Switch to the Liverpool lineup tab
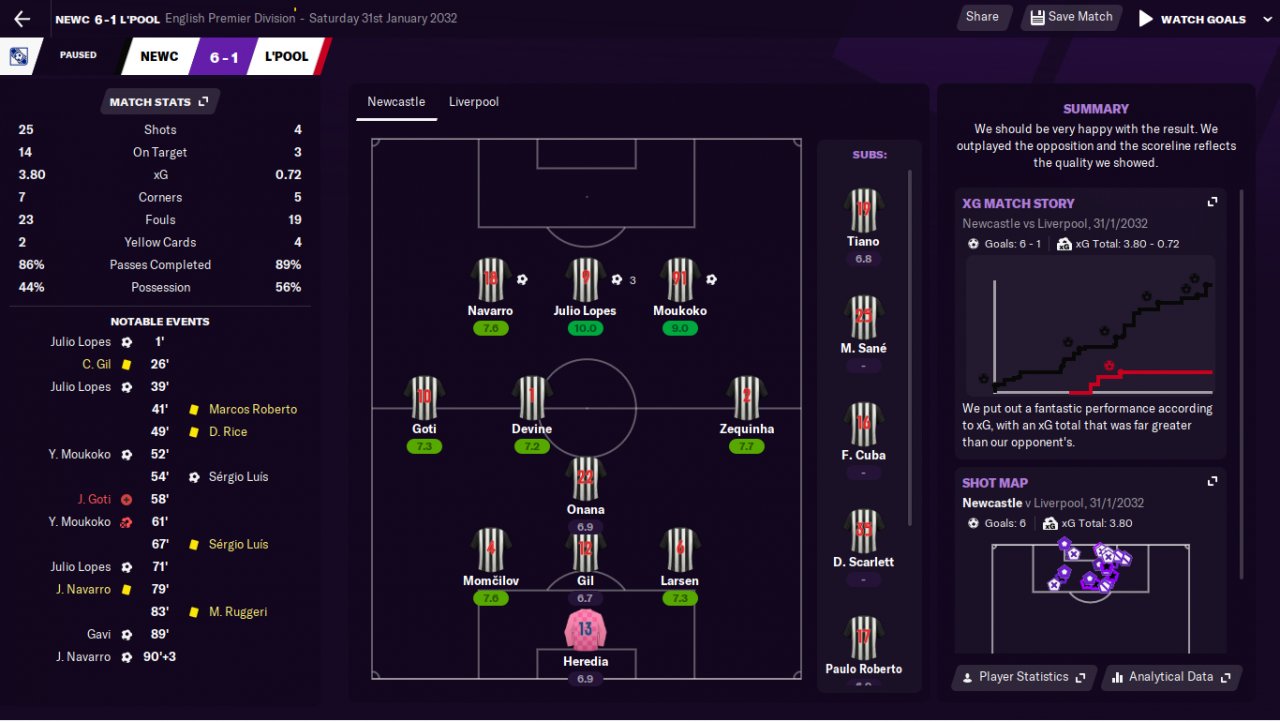Image resolution: width=1280 pixels, height=722 pixels. [473, 102]
